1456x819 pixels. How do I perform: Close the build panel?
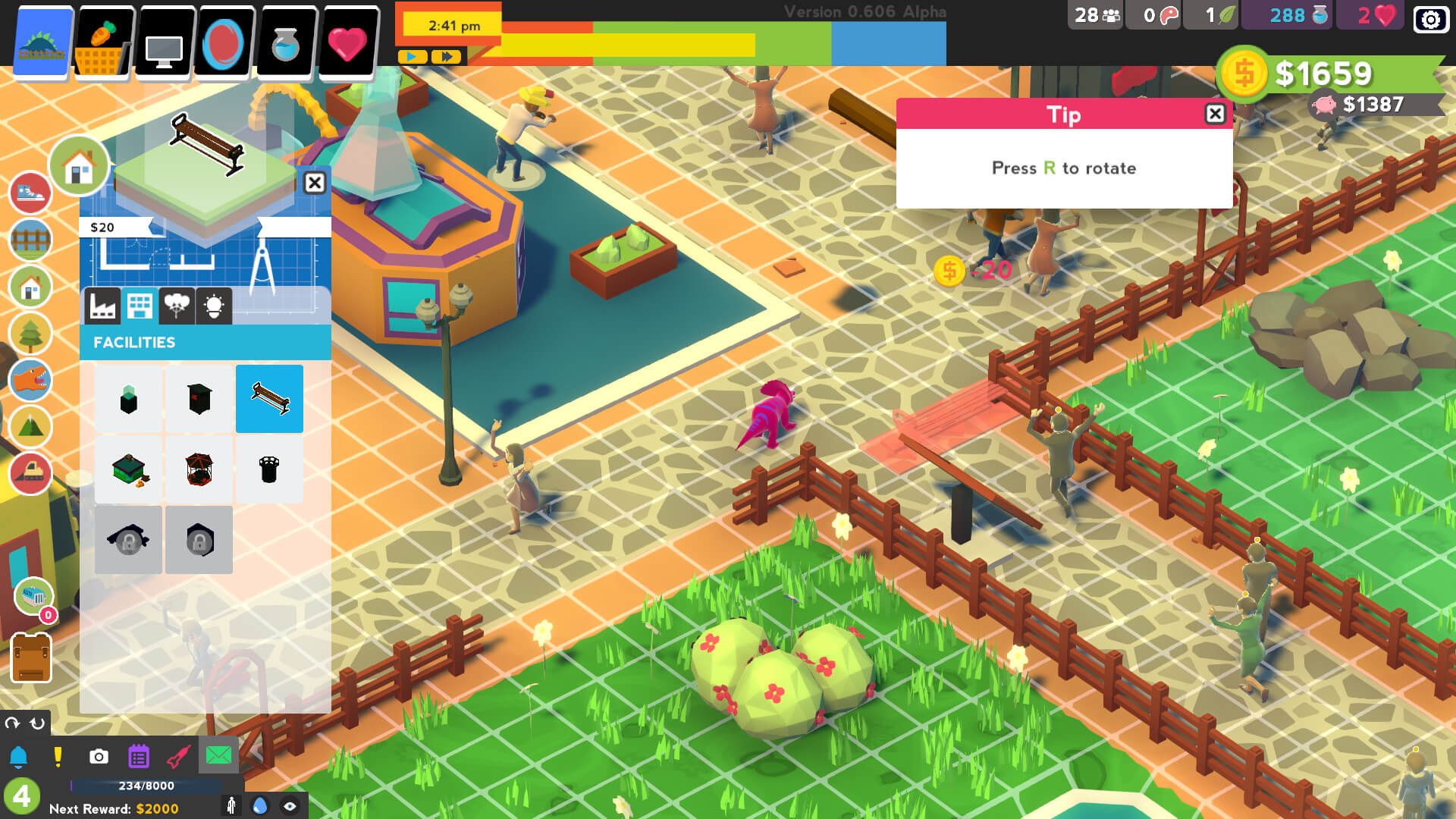click(314, 183)
